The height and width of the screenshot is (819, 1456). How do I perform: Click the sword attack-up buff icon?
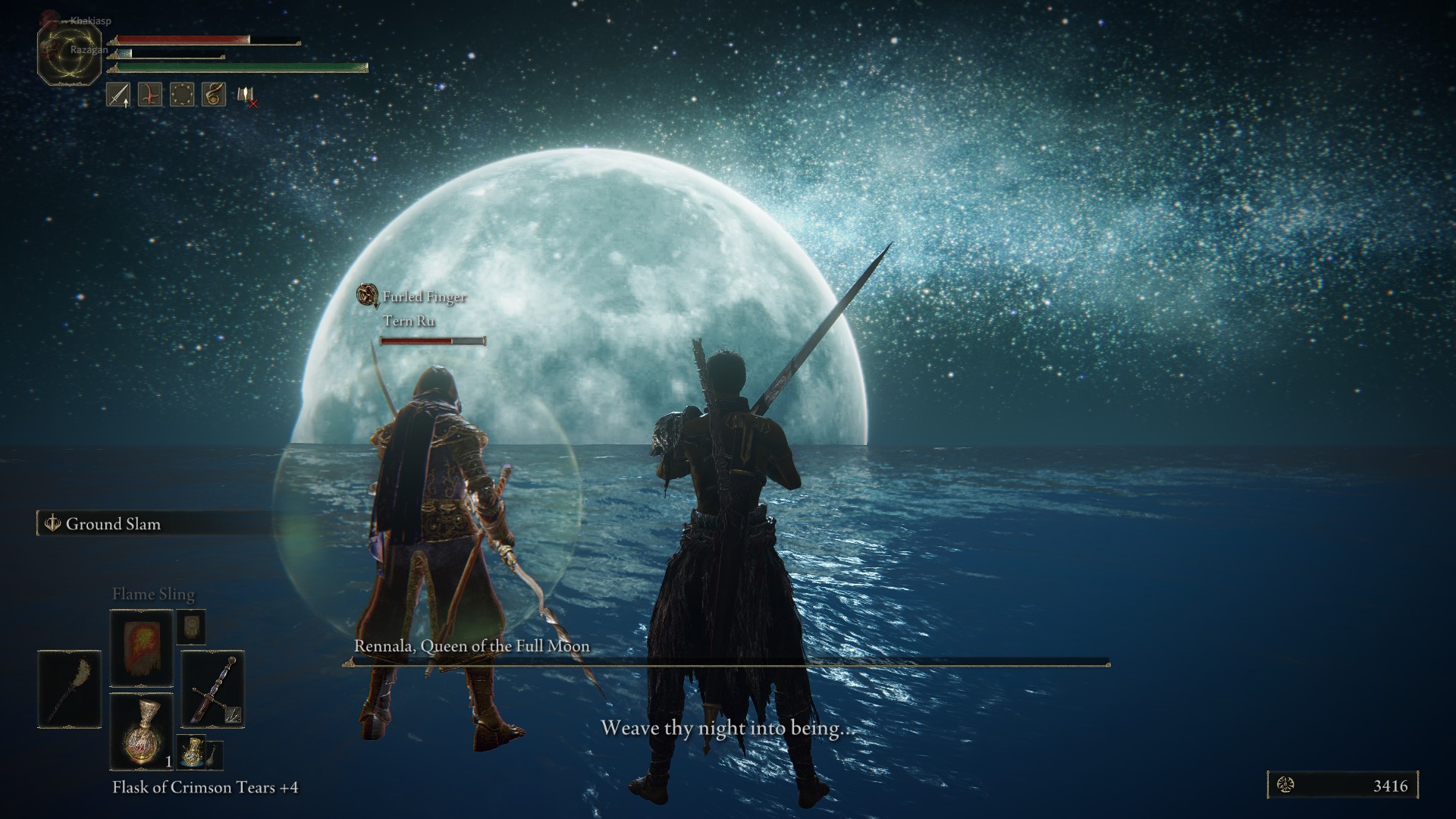118,95
